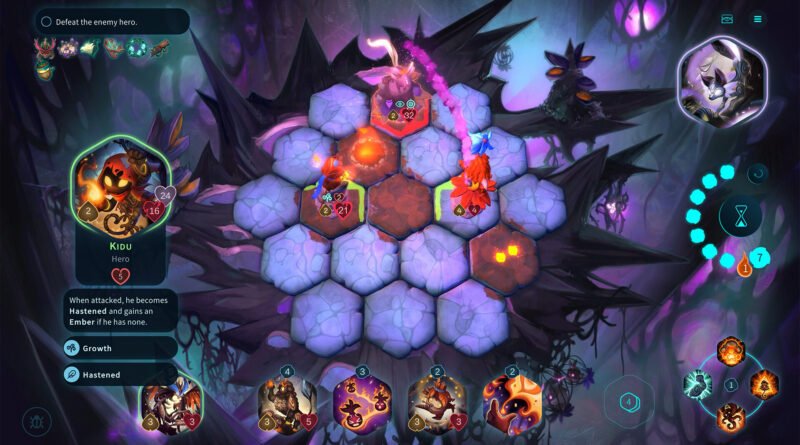
Task: Open the draw deck hexagon showing 4
Action: point(629,402)
